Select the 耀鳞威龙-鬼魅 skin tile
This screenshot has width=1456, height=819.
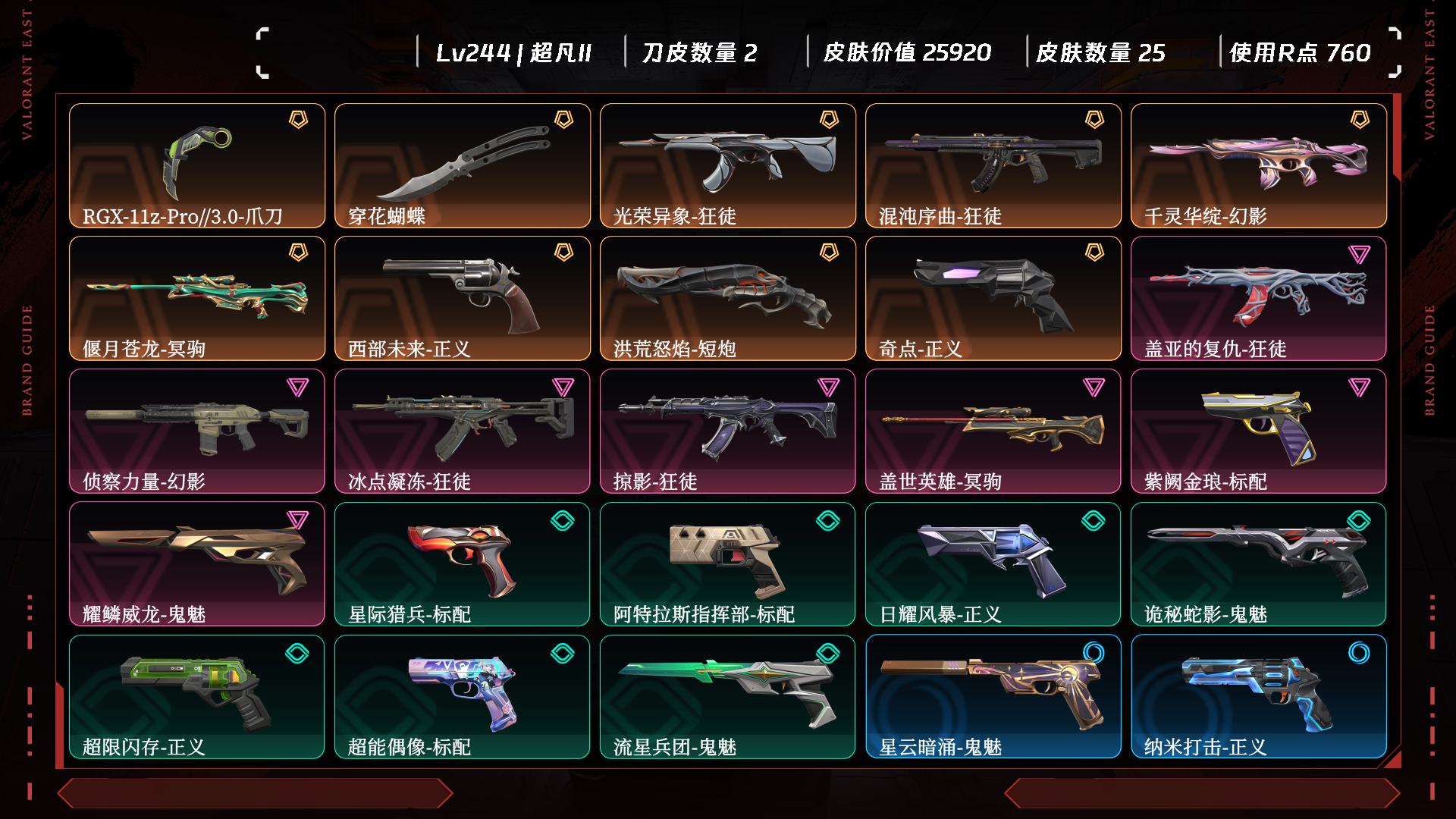(197, 563)
